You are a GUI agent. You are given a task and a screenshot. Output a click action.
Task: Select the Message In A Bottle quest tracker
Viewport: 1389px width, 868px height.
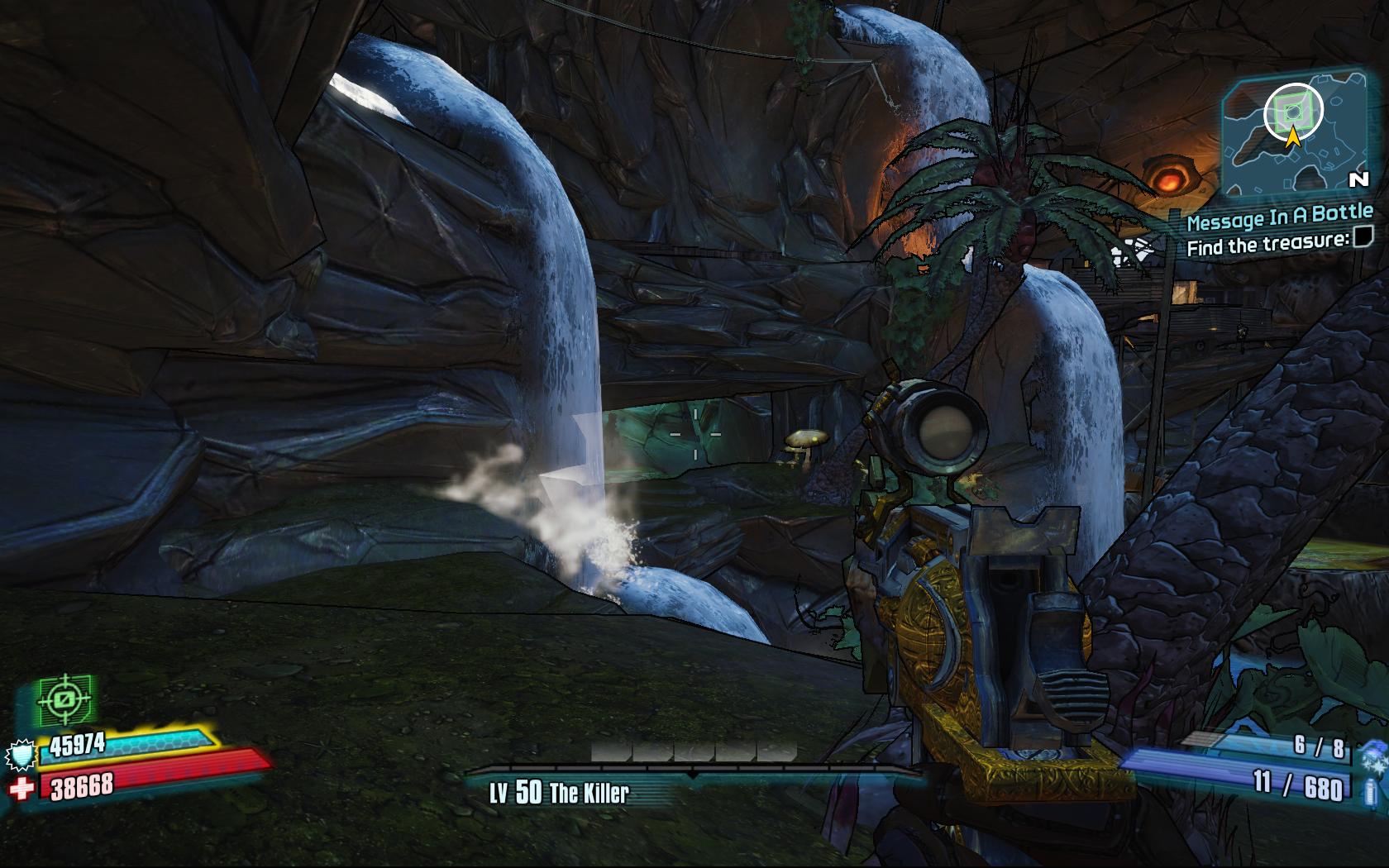[x=1279, y=217]
